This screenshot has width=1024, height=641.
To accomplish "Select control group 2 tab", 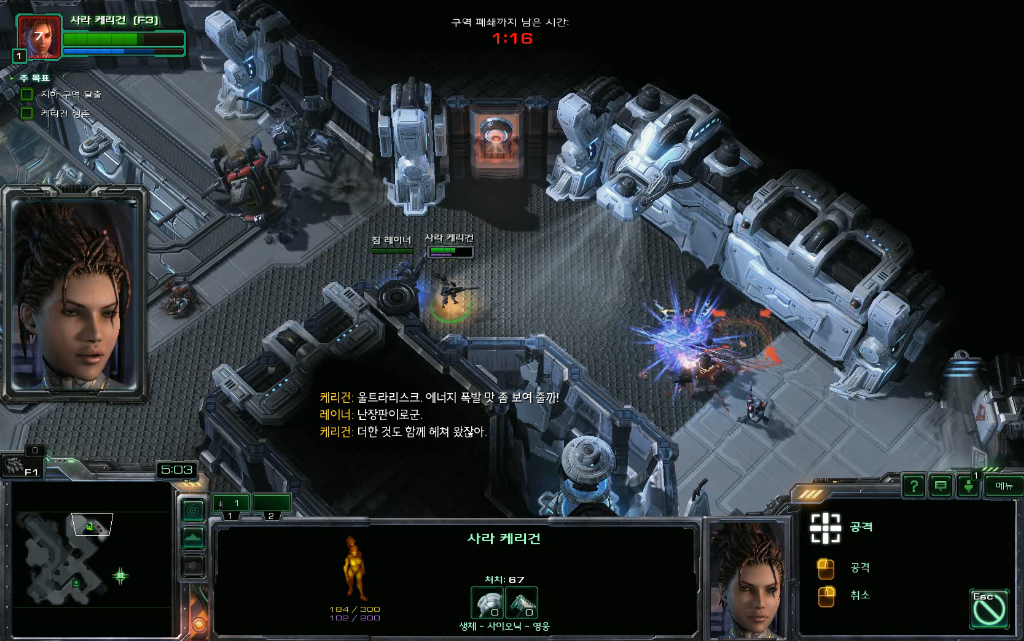I will click(x=271, y=503).
